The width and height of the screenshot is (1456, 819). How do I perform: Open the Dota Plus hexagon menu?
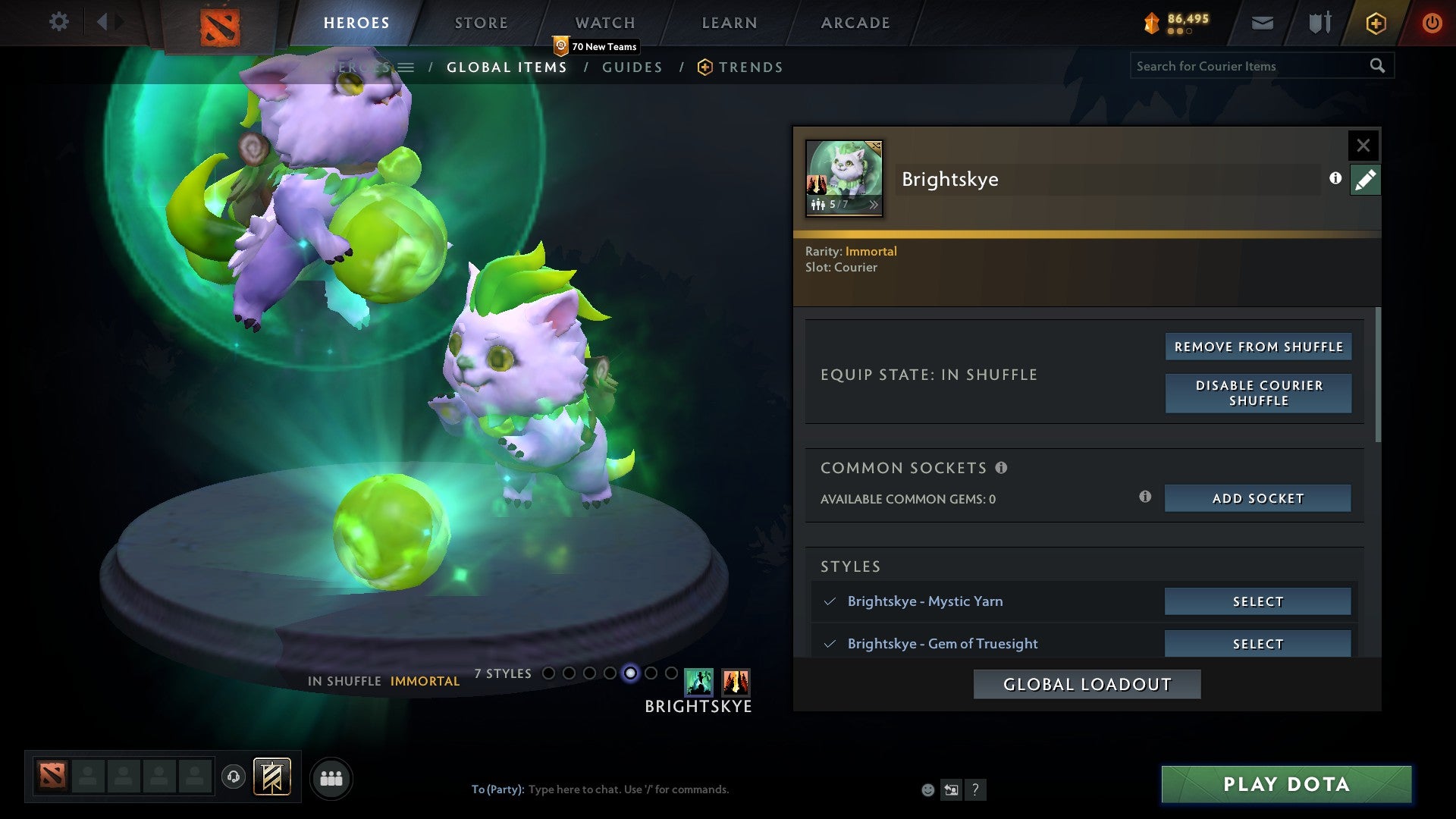click(1375, 23)
